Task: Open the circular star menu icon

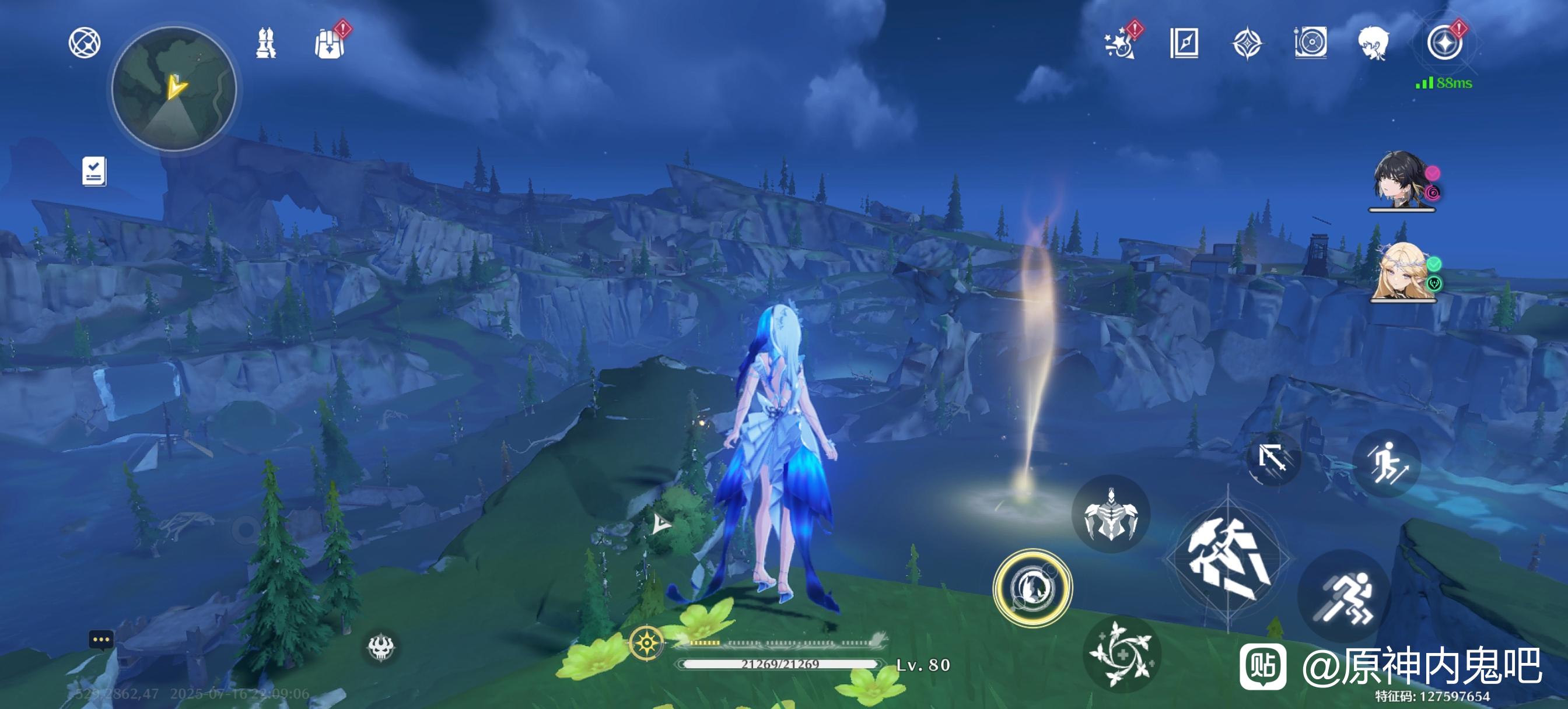Action: pyautogui.click(x=1444, y=43)
